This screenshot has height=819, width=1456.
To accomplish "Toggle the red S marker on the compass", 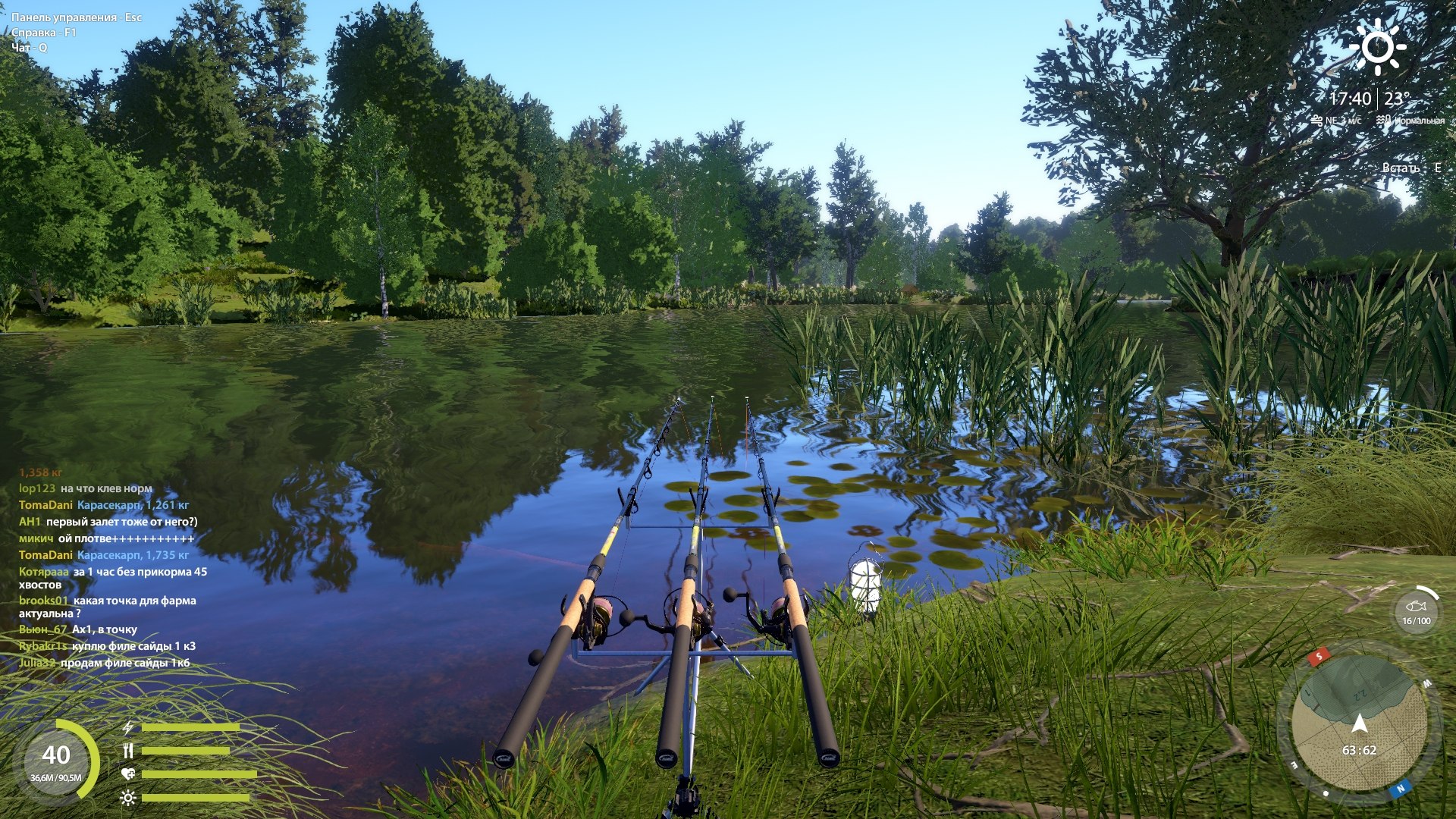I will tap(1318, 656).
